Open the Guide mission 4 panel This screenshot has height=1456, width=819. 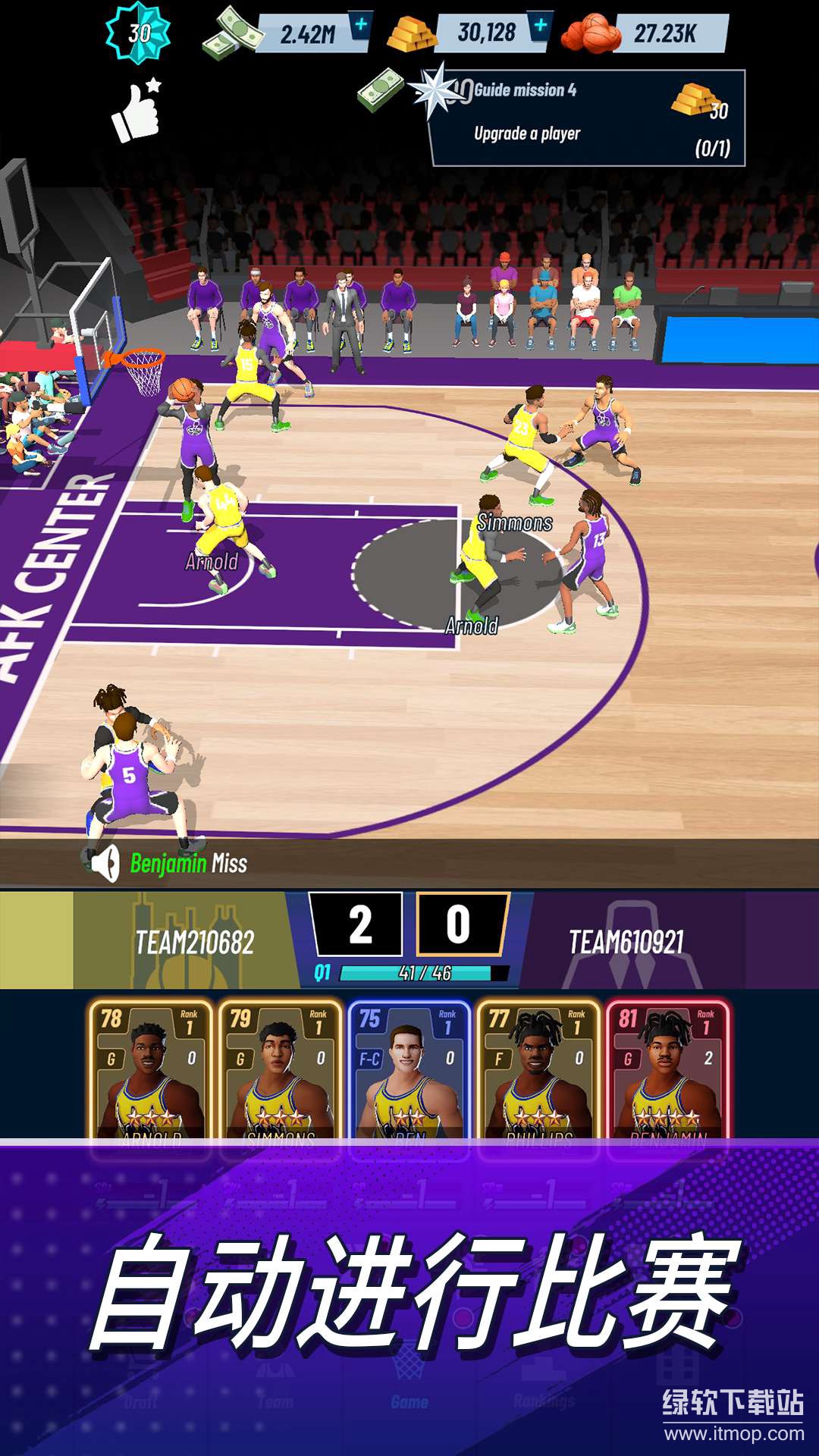click(587, 118)
